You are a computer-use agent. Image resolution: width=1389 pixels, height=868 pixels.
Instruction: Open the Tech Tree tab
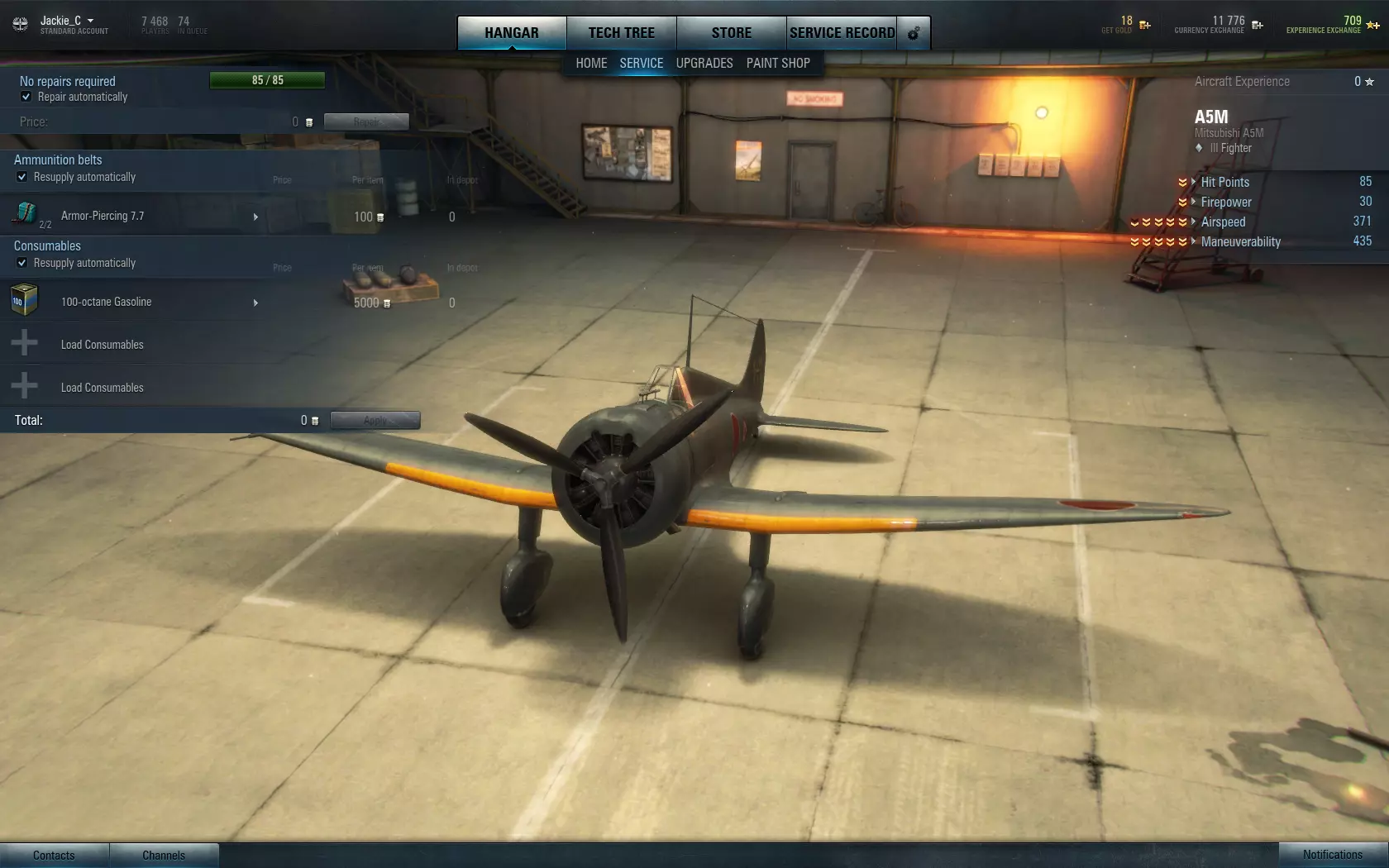[x=621, y=33]
